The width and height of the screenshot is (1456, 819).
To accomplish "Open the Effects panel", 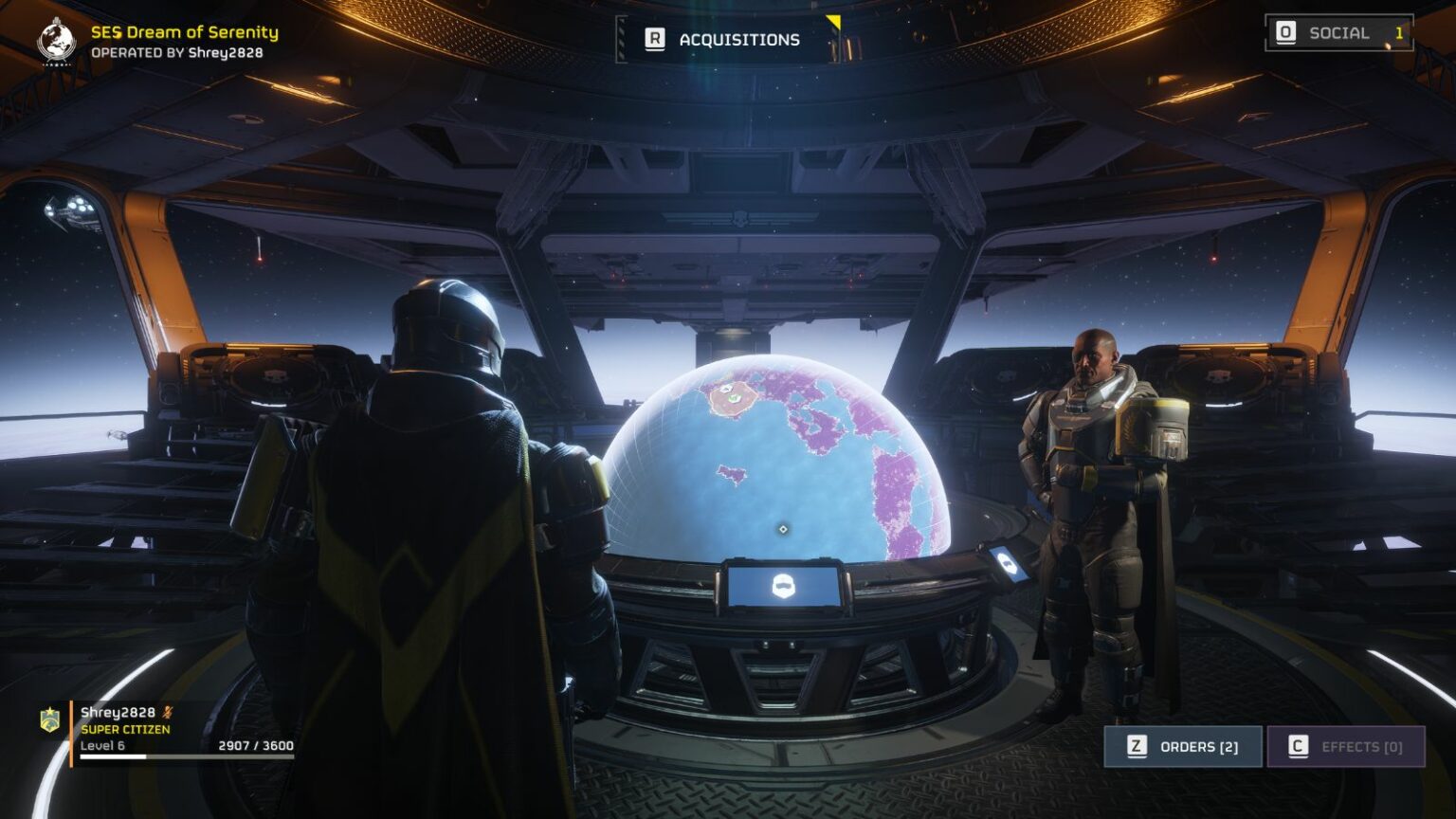I will click(x=1345, y=747).
